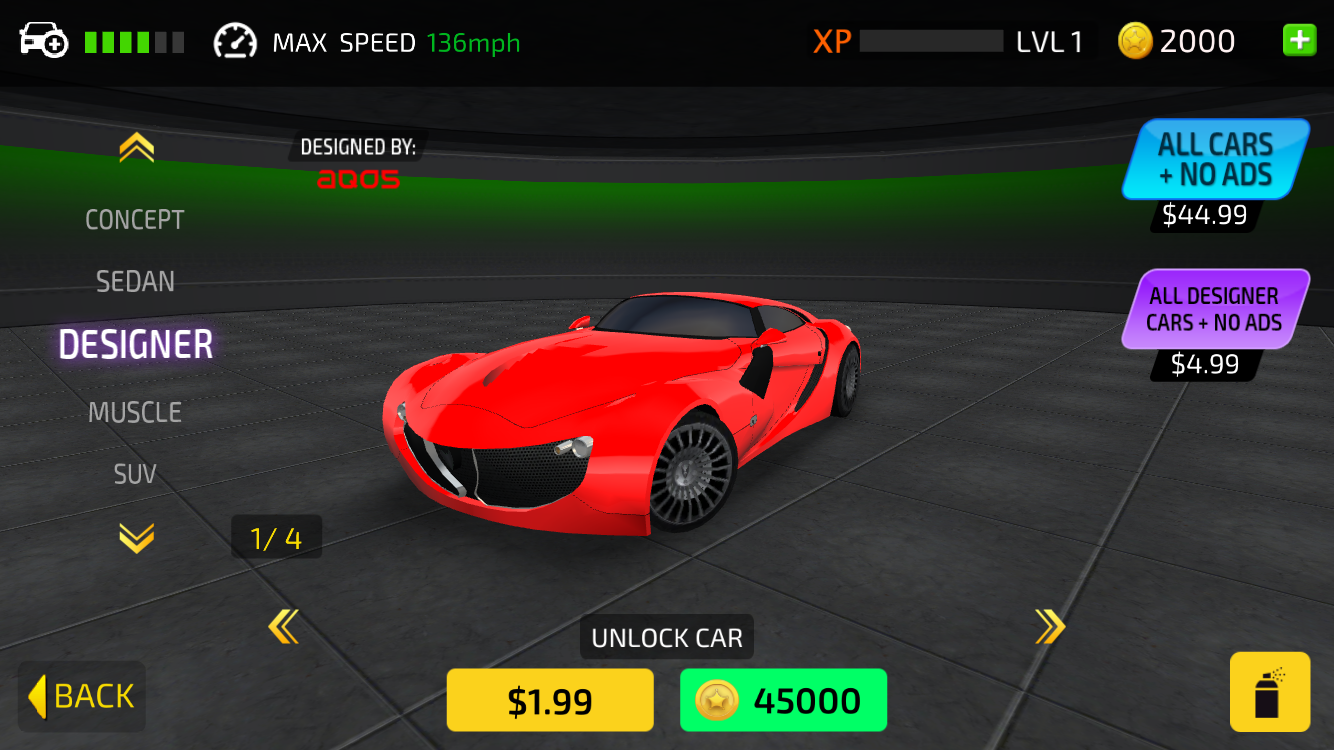Switch to the SUV car category
Screen dimensions: 1334x750
[x=135, y=474]
